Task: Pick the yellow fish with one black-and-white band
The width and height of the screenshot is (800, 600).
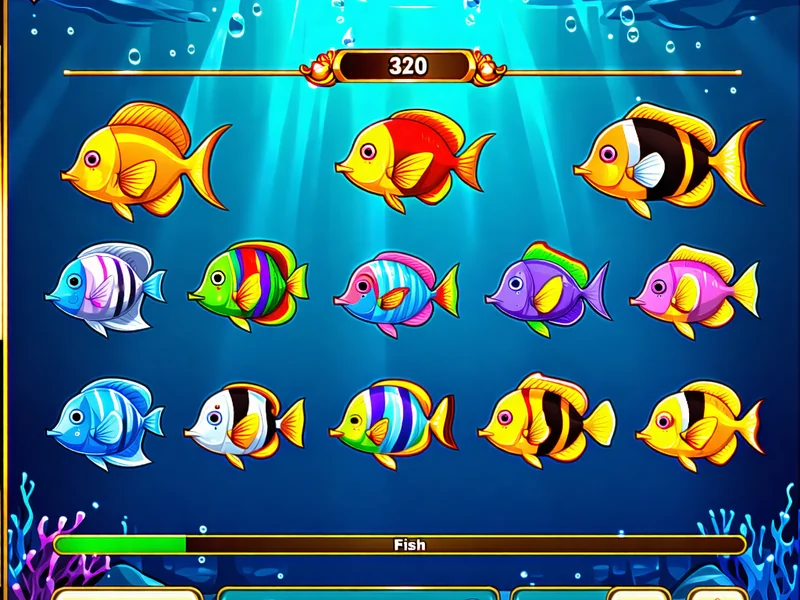Action: click(697, 421)
